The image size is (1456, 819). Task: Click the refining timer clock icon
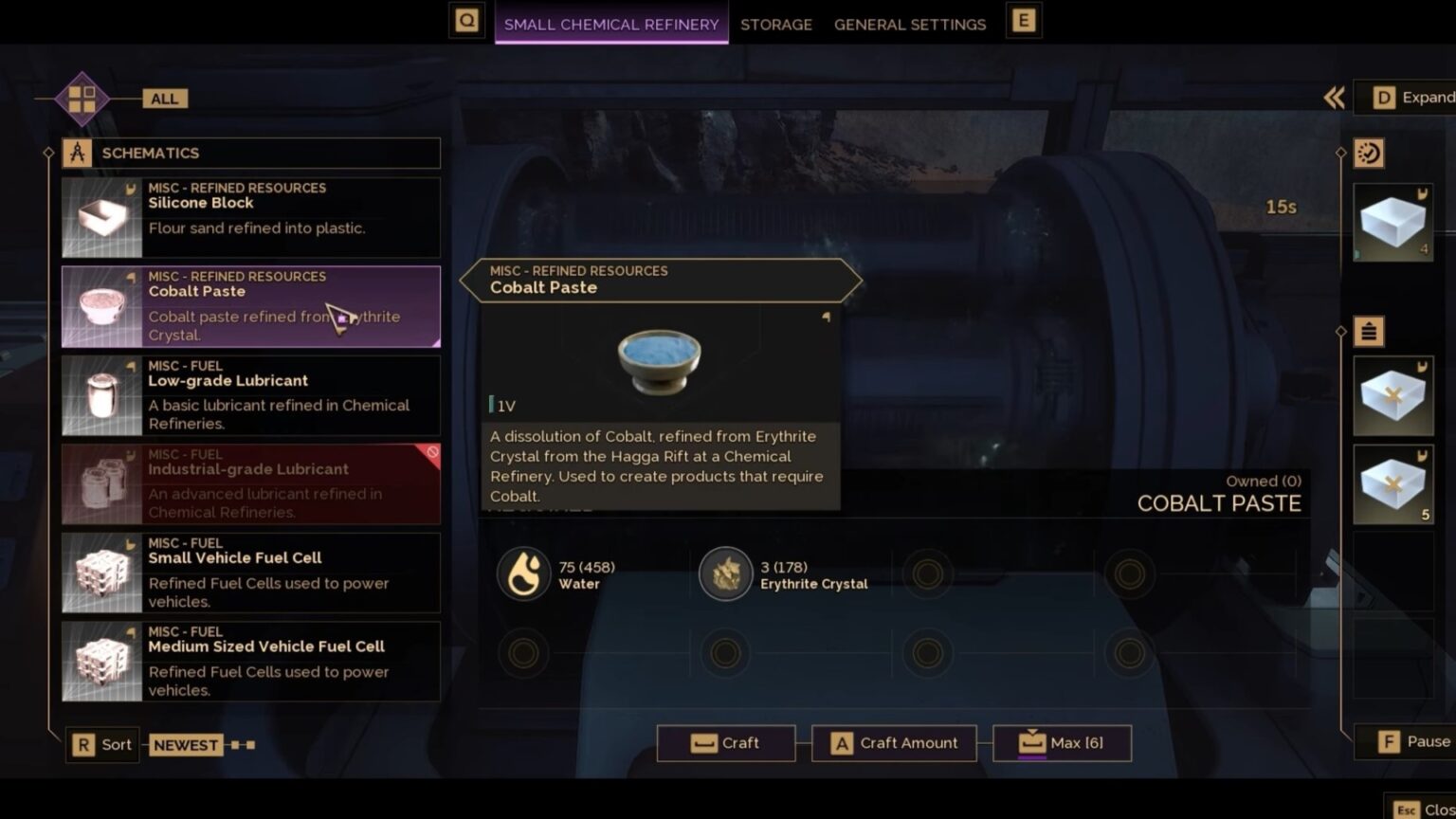[1368, 154]
